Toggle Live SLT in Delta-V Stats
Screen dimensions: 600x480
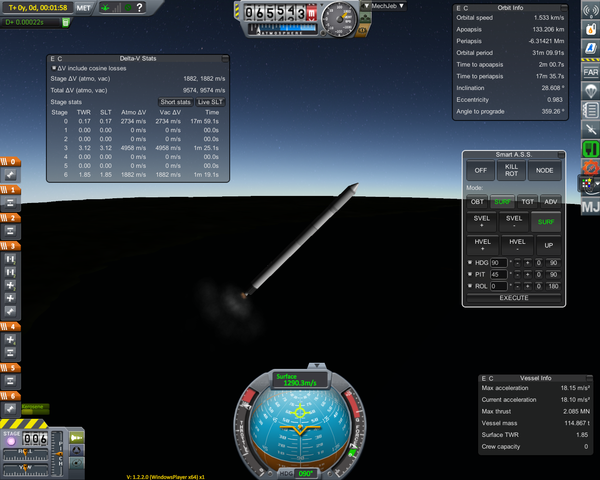coord(210,102)
